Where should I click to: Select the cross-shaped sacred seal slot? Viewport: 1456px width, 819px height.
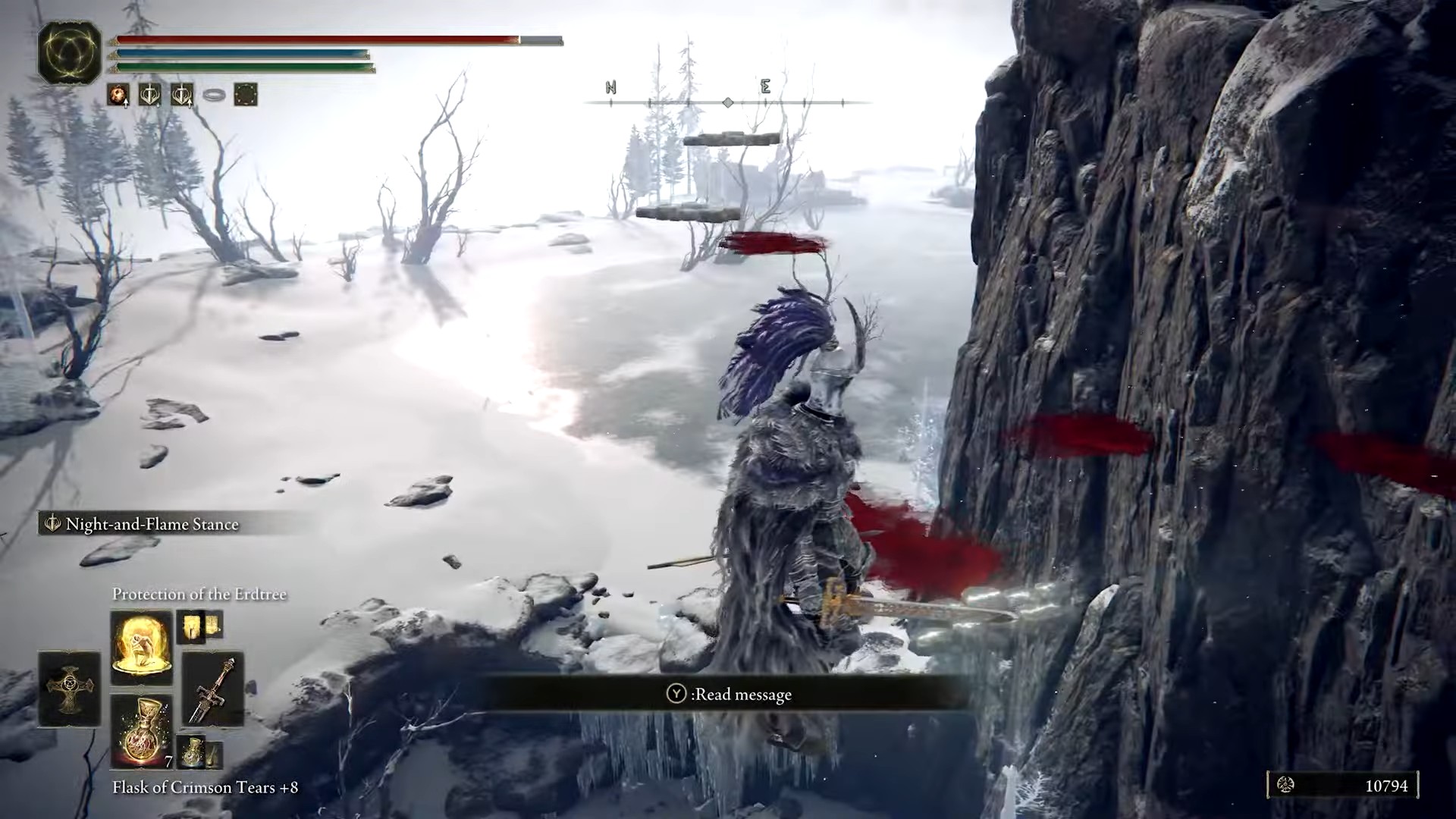[x=69, y=689]
